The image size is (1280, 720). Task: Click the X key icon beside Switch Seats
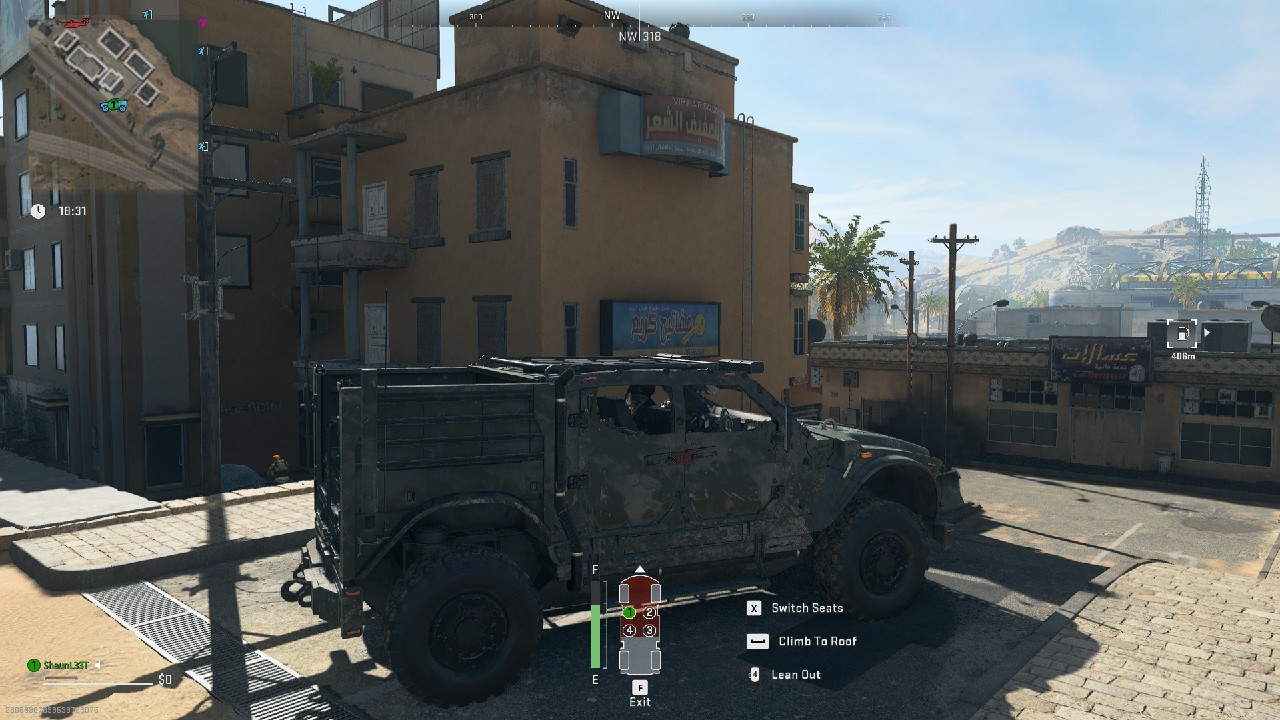pyautogui.click(x=754, y=608)
